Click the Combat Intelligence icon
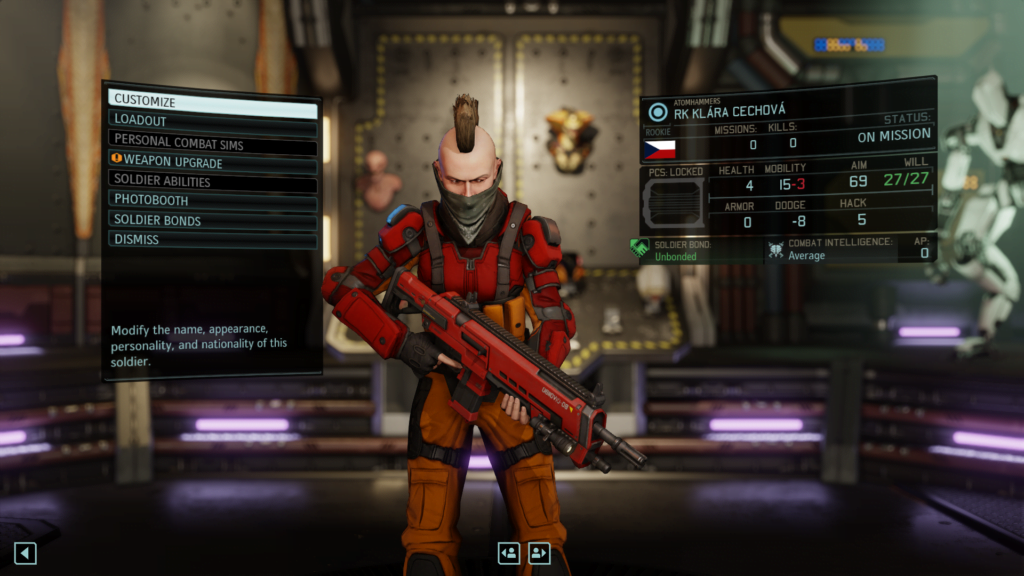Image resolution: width=1024 pixels, height=576 pixels. click(775, 249)
